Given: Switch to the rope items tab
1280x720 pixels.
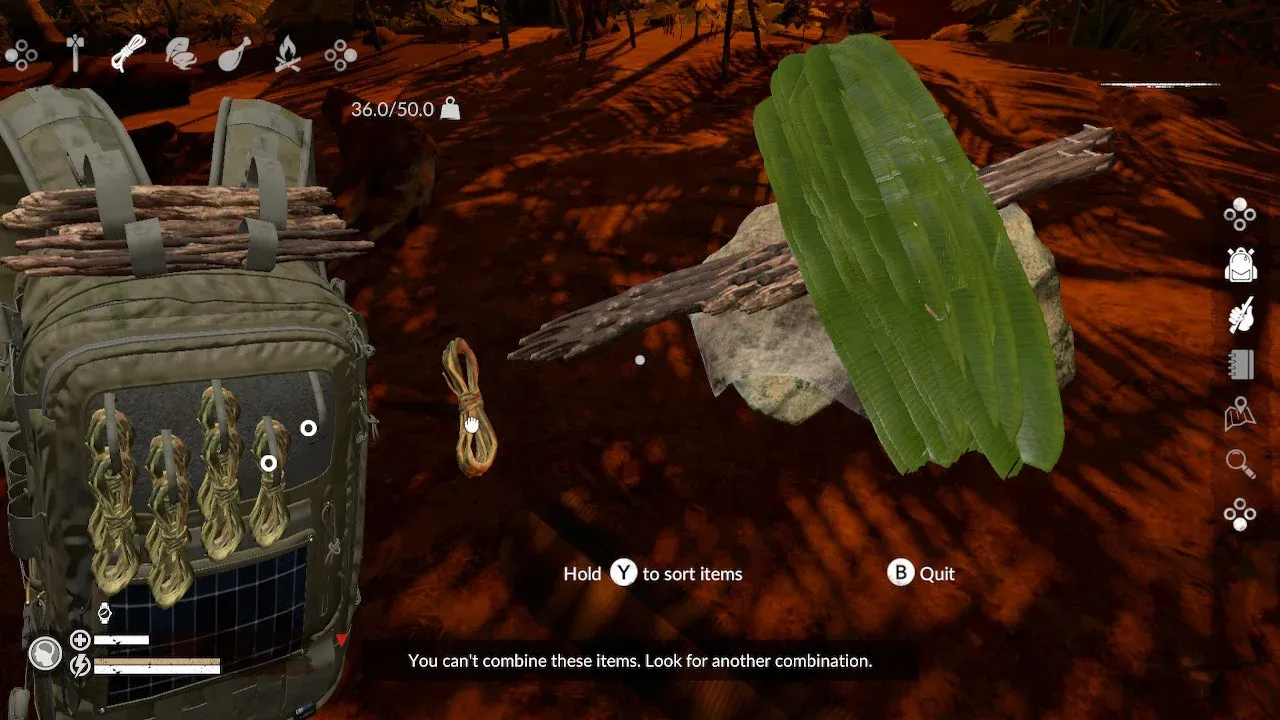Looking at the screenshot, I should click(128, 53).
